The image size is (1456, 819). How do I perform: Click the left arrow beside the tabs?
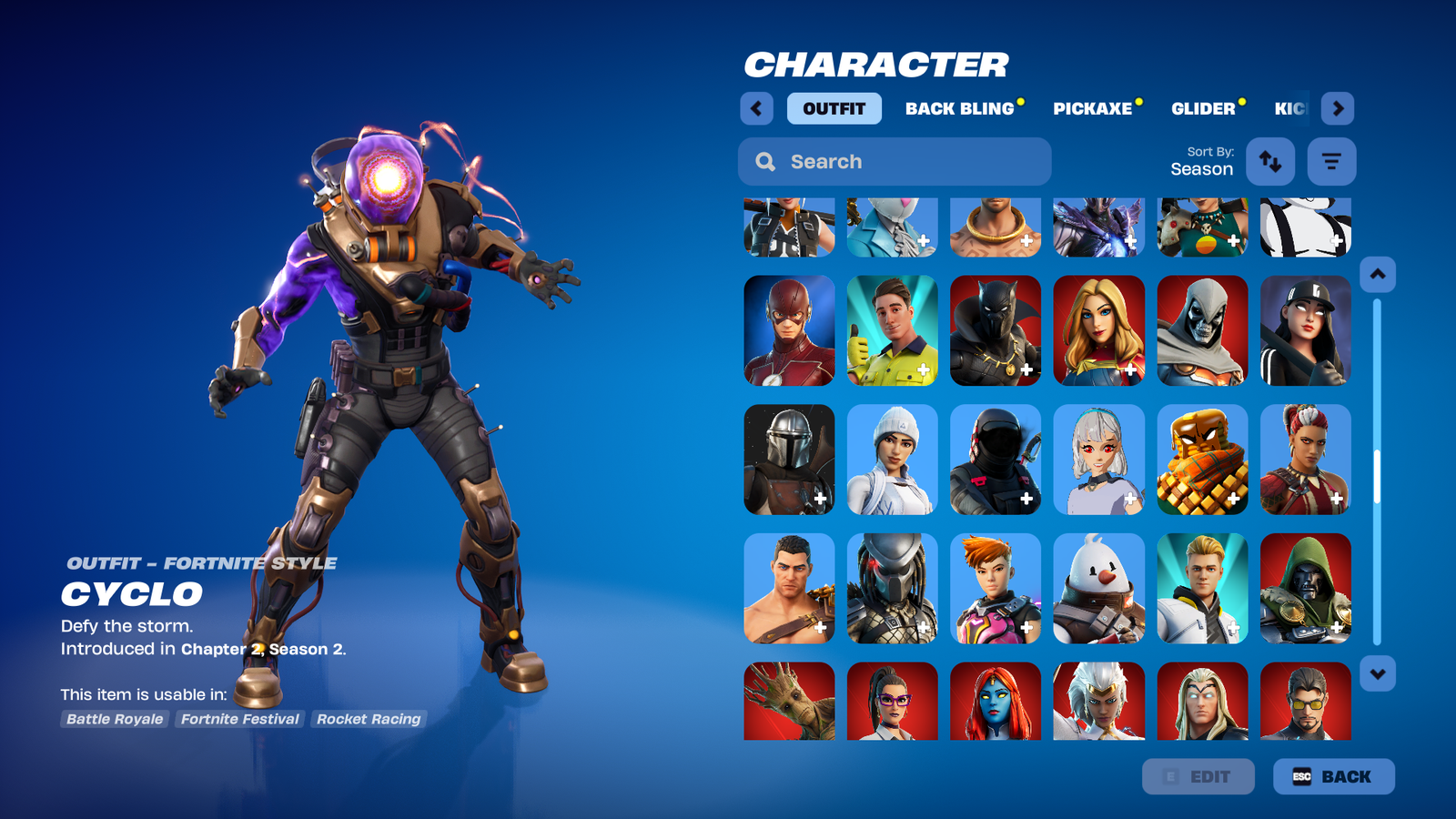[x=756, y=109]
